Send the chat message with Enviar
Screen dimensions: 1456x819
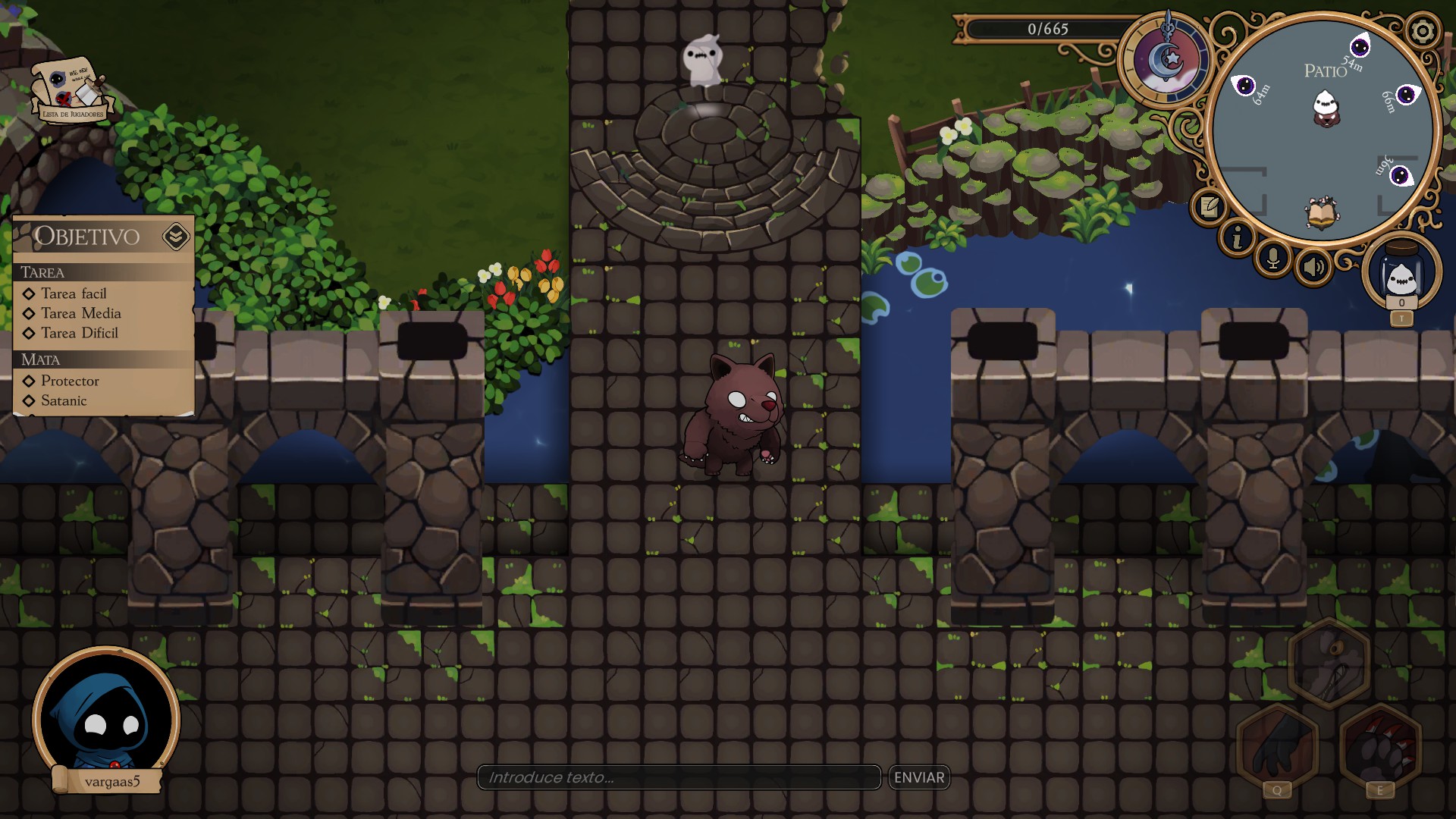tap(919, 777)
